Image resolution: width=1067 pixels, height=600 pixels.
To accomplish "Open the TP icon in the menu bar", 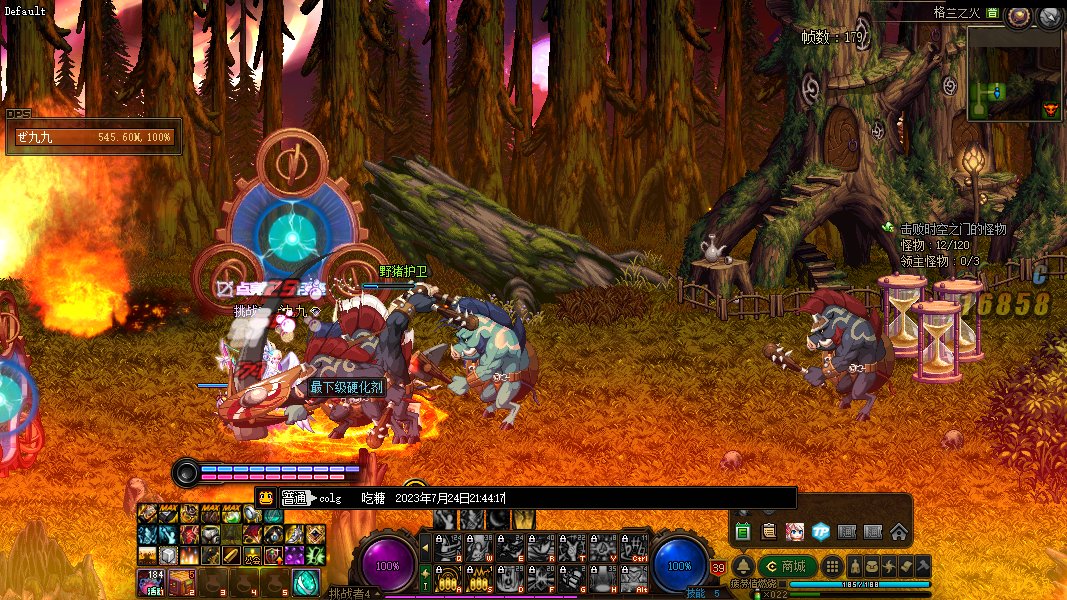I will tap(821, 531).
